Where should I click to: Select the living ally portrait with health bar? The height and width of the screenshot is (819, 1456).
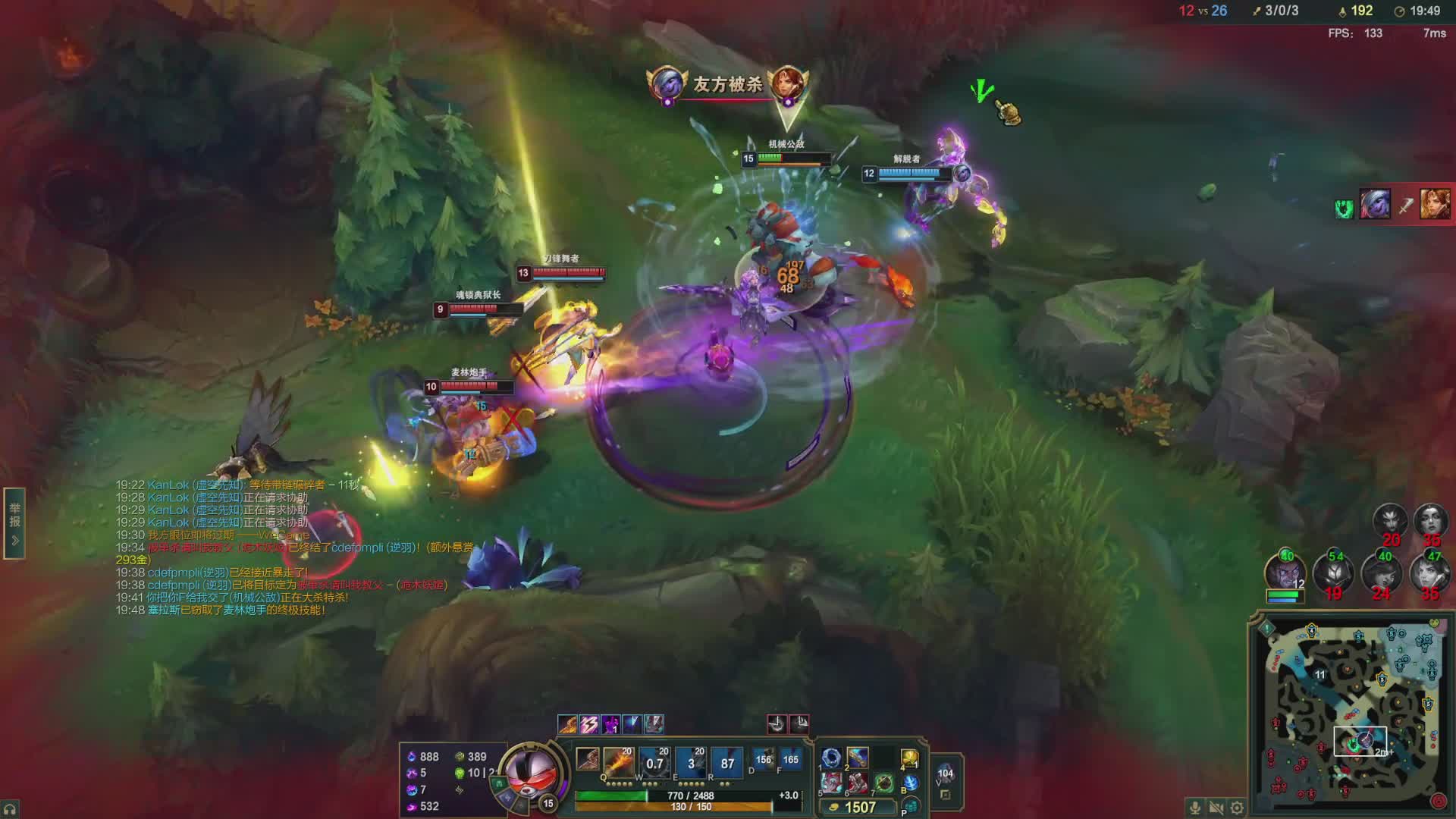[1283, 571]
